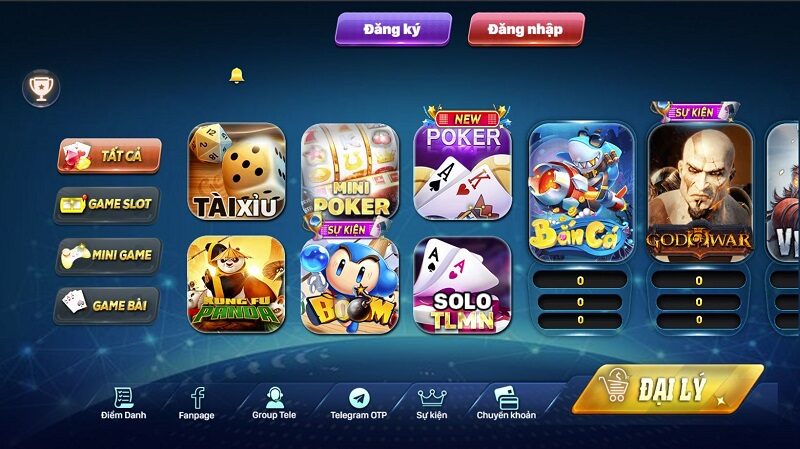The width and height of the screenshot is (800, 449).
Task: Open the trophy leaderboard icon
Action: click(41, 89)
